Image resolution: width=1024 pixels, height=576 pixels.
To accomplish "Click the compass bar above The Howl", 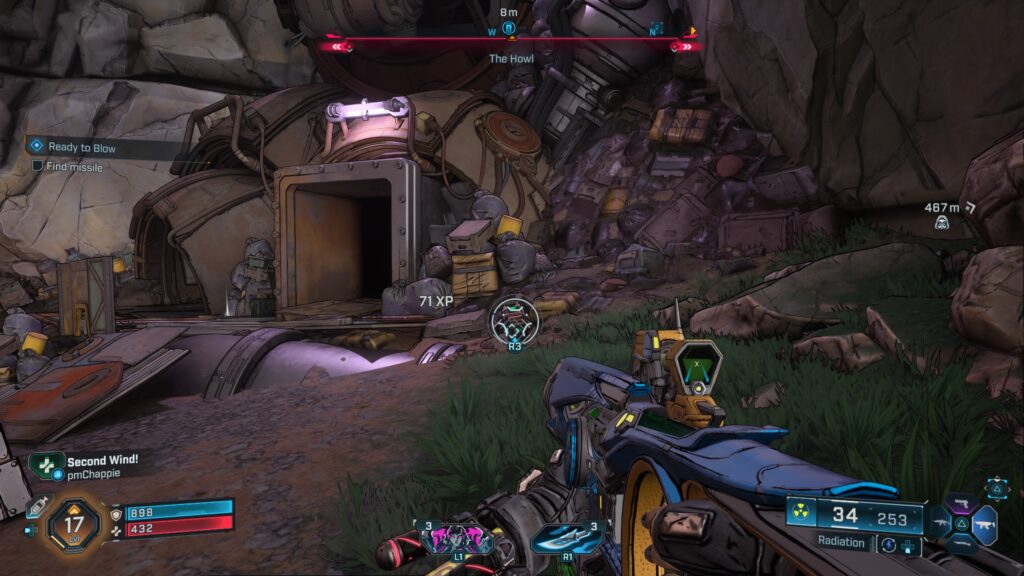I will (x=511, y=45).
